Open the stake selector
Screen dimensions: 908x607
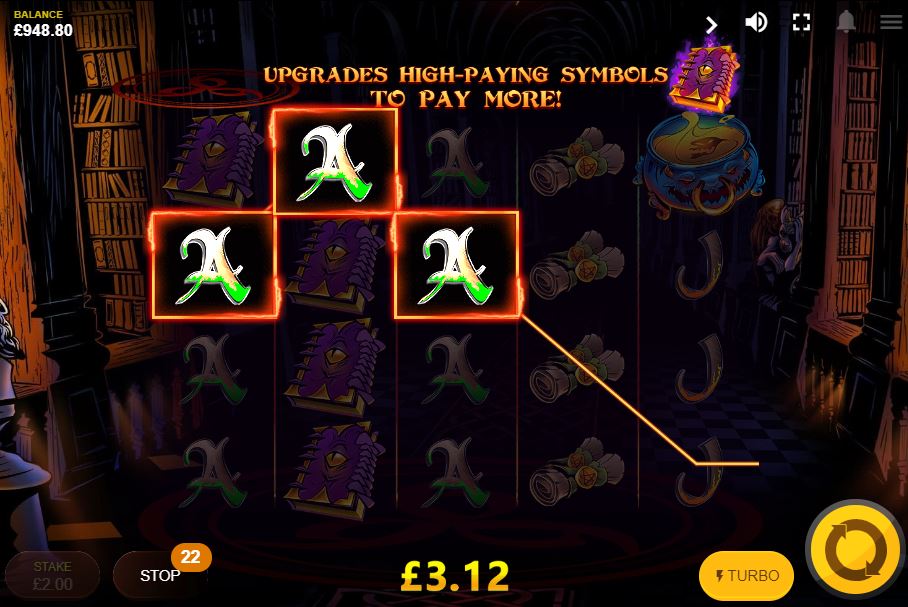[52, 575]
